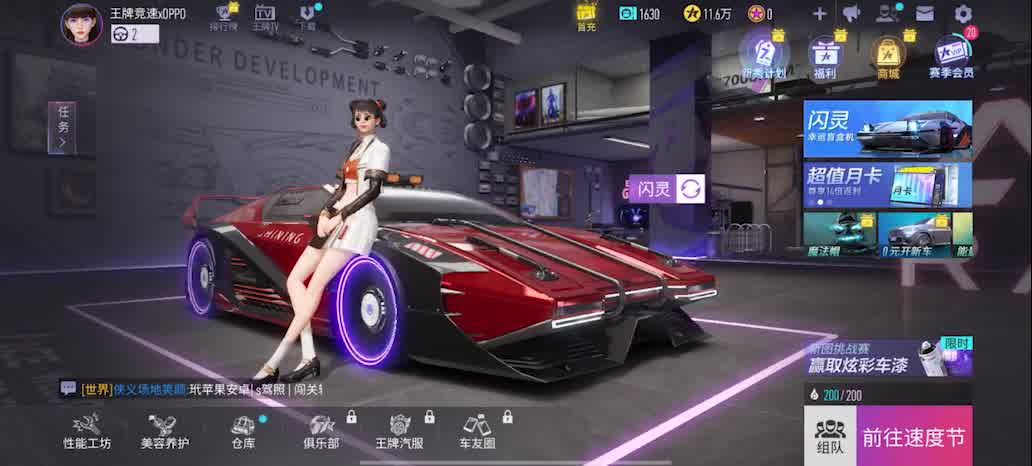
Task: Open the 首充 first-recharge offer
Action: click(586, 16)
